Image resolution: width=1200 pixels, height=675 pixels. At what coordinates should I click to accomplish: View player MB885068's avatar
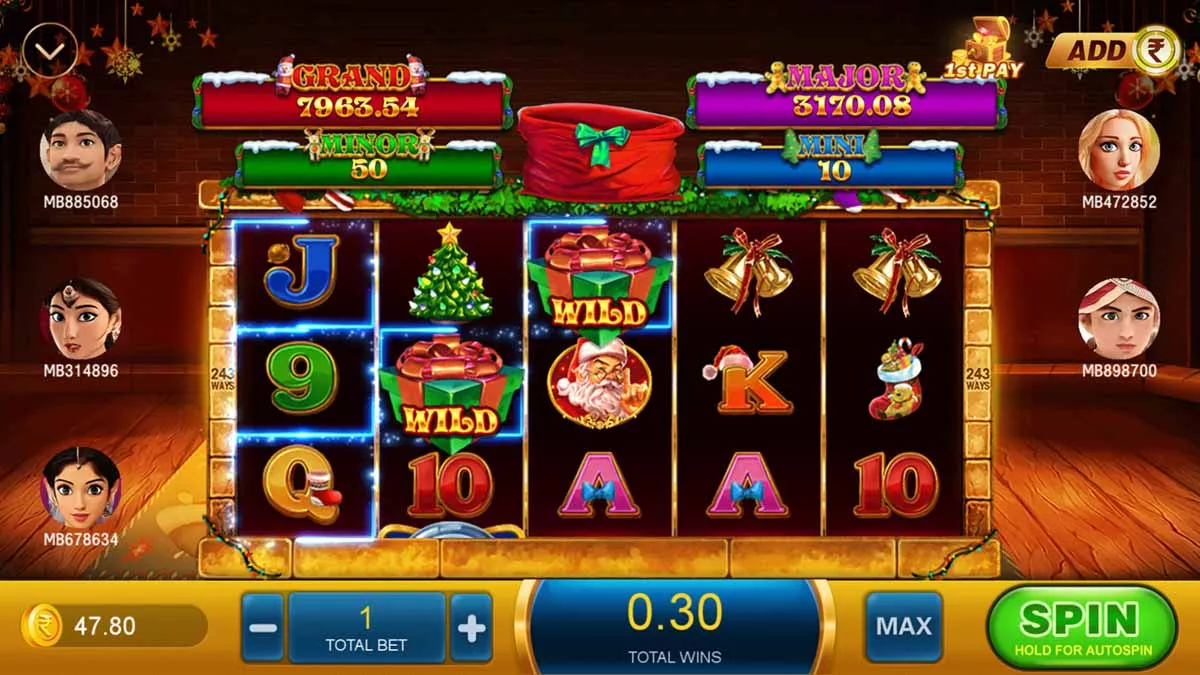(x=80, y=150)
